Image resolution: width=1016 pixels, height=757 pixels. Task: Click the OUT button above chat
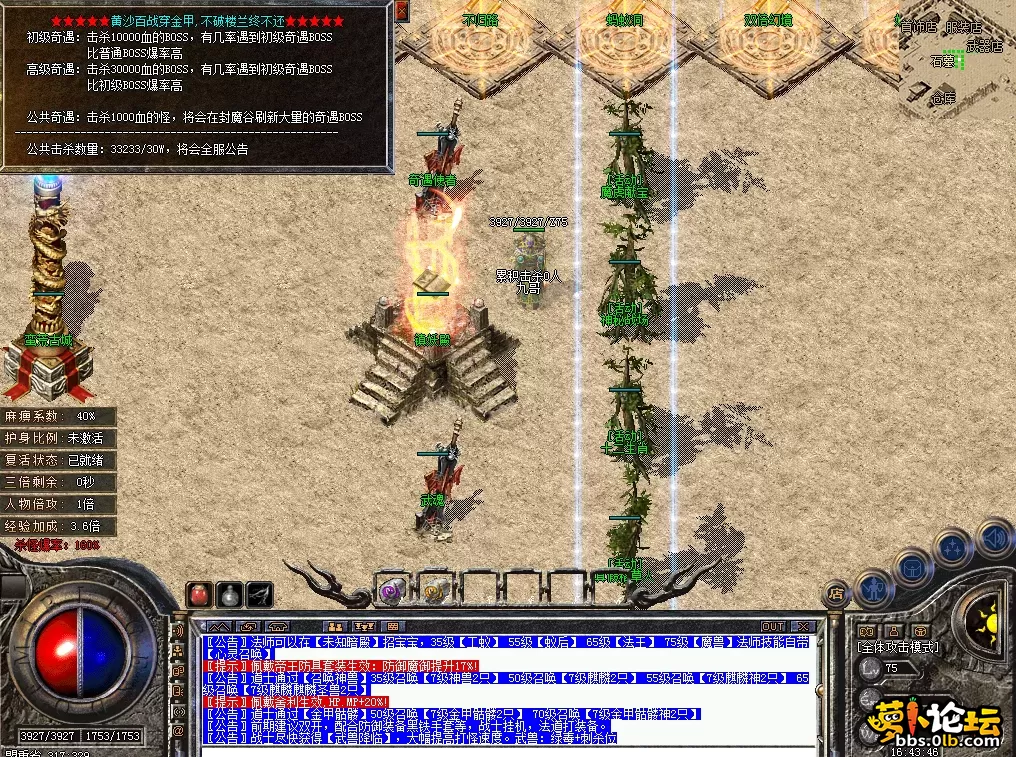pos(773,627)
